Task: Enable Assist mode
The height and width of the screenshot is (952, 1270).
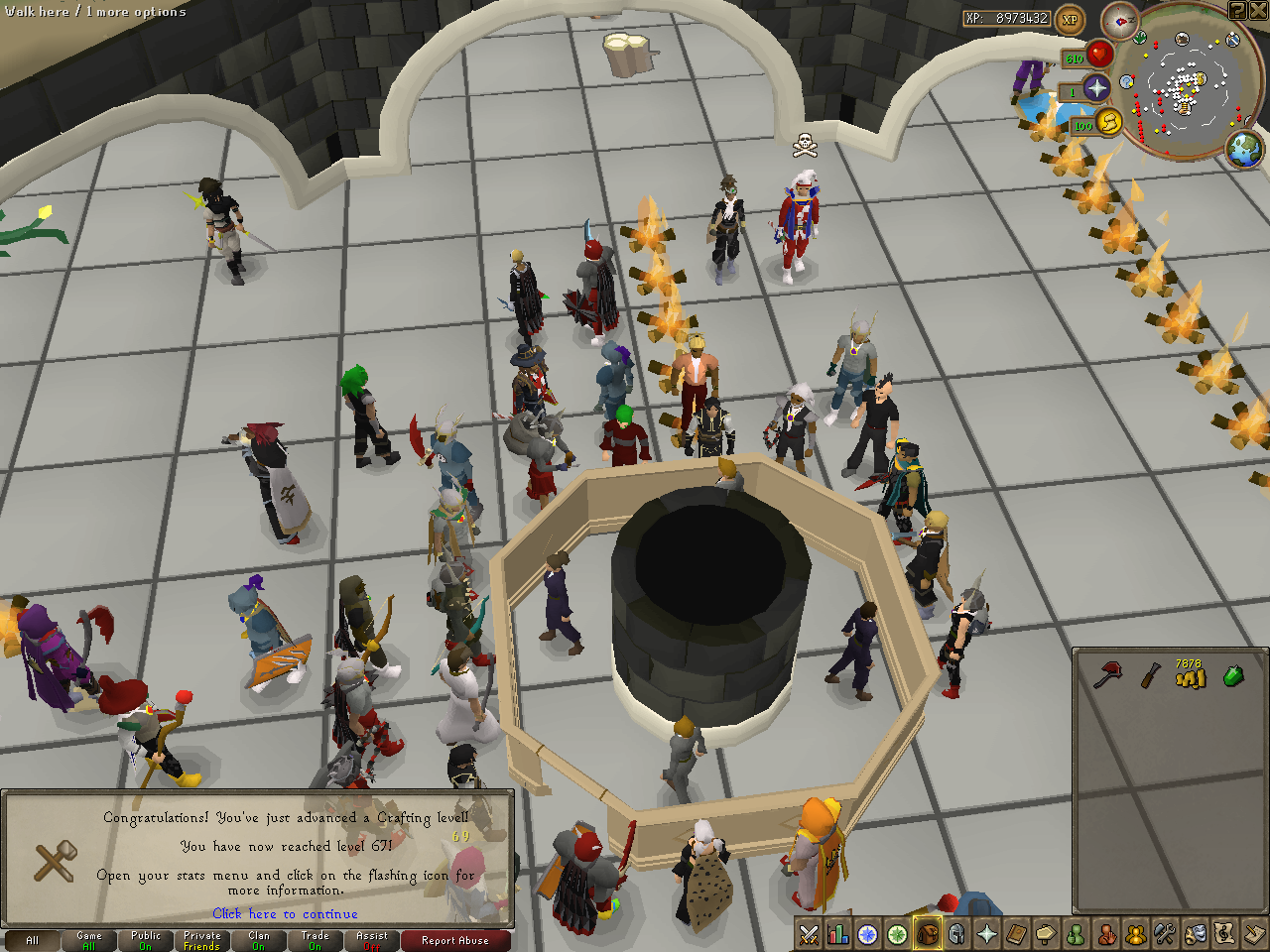Action: coord(370,940)
